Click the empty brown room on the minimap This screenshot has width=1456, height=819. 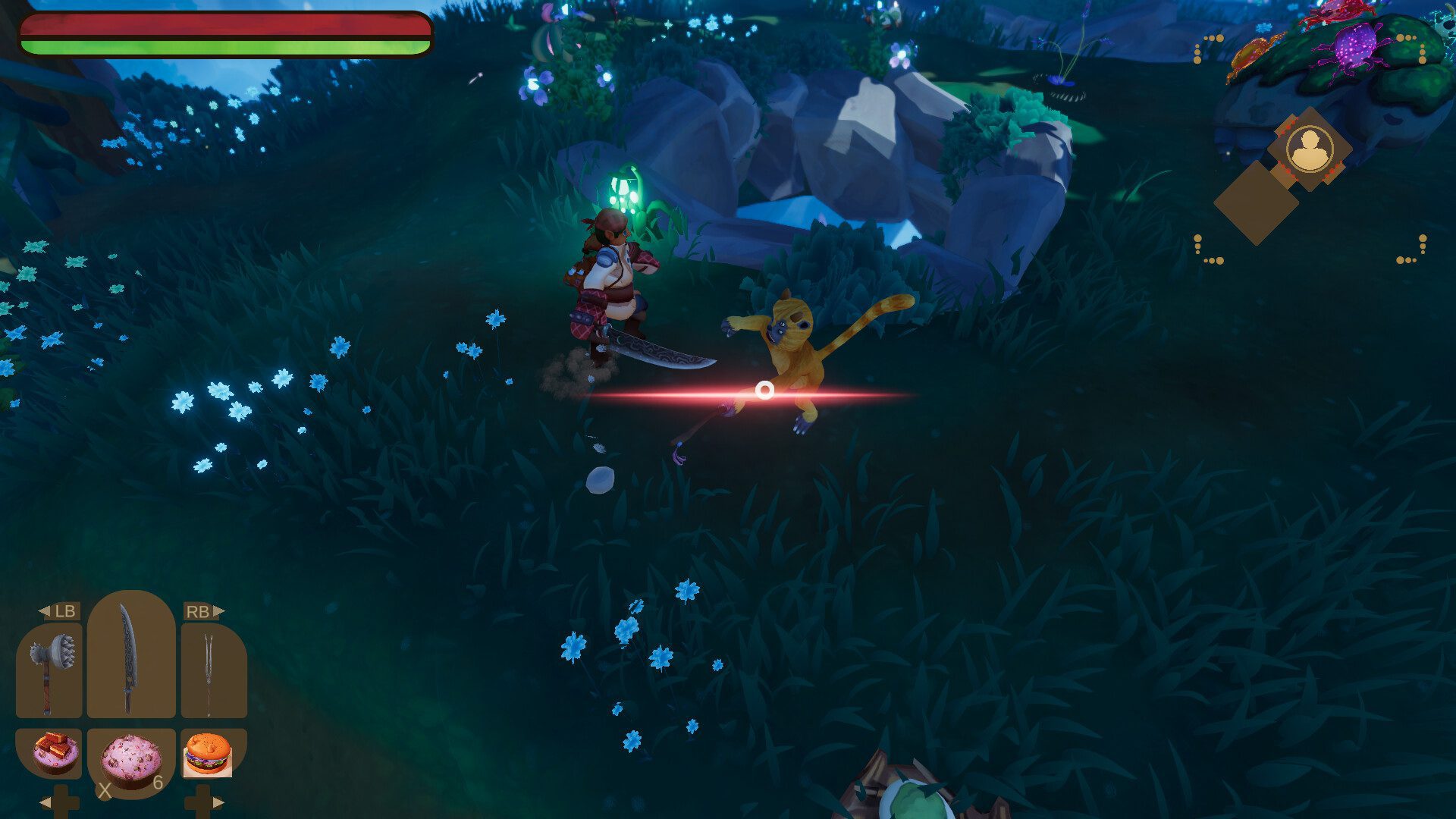[1255, 202]
